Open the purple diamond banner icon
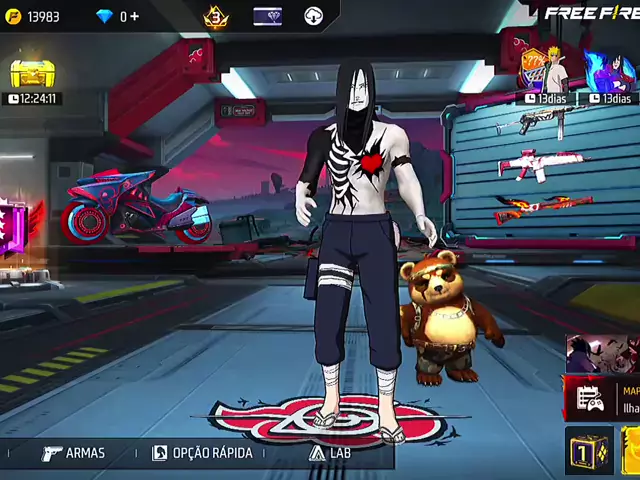 pyautogui.click(x=267, y=17)
